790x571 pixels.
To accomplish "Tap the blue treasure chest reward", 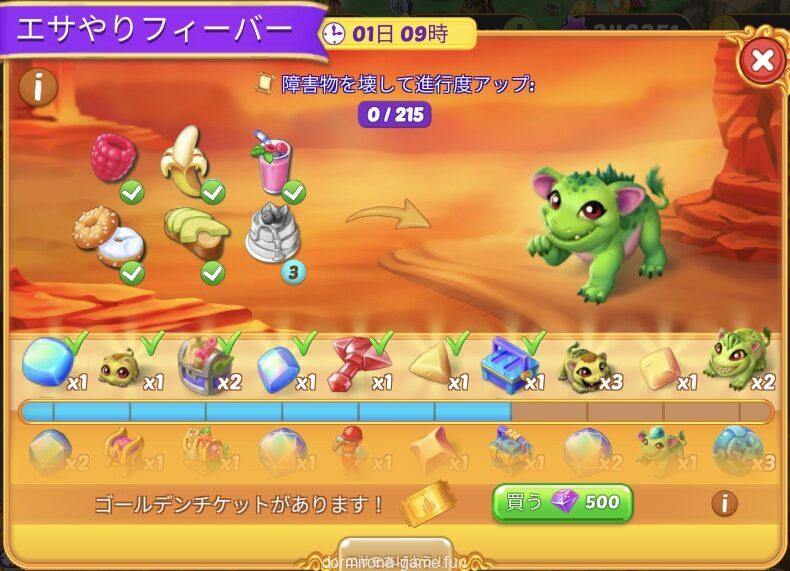I will pyautogui.click(x=511, y=362).
